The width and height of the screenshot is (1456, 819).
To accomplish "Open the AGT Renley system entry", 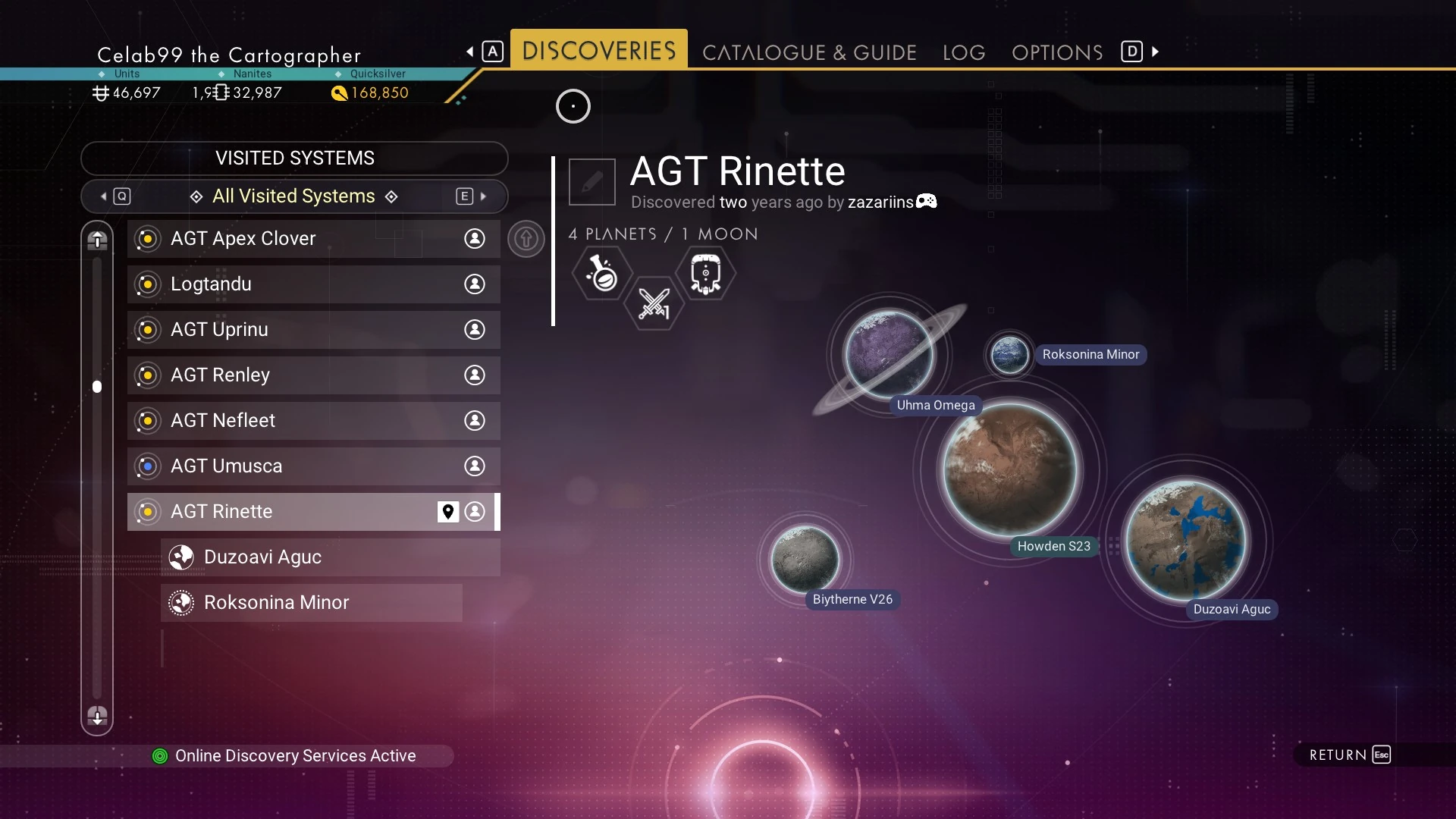I will [312, 375].
